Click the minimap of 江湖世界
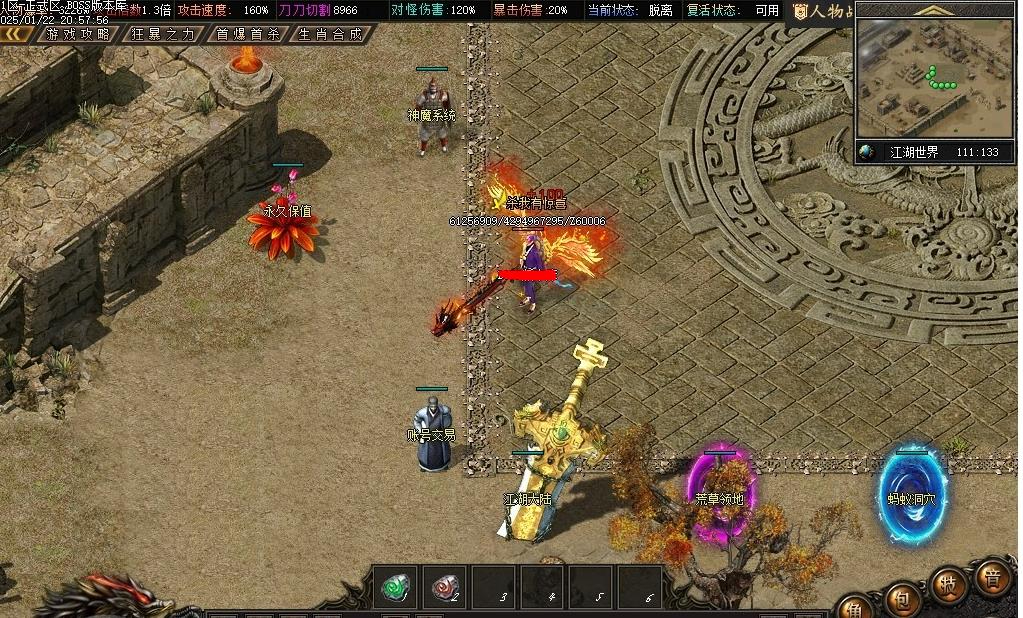The width and height of the screenshot is (1023, 618). pos(935,77)
